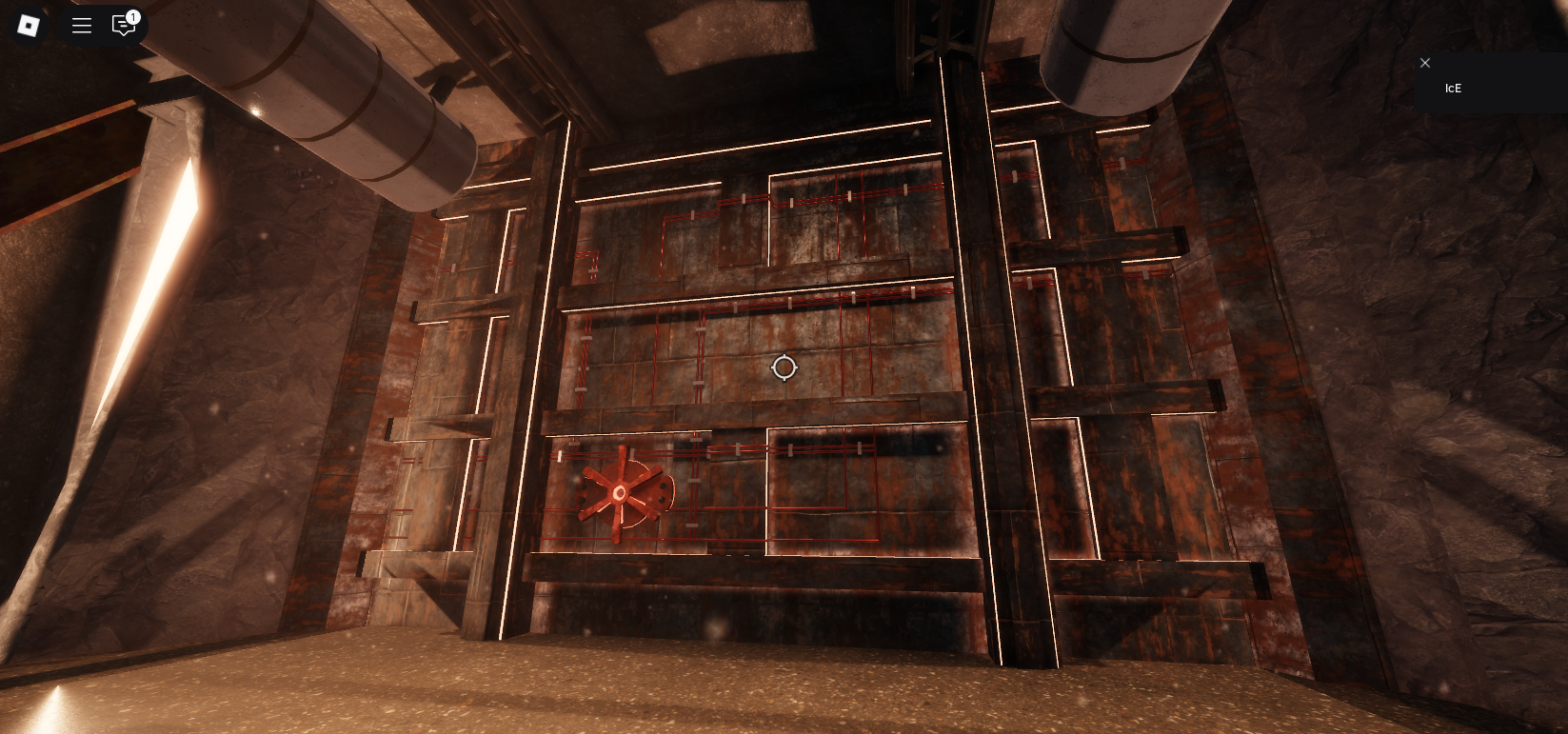Open the chat with one unread message
The image size is (1568, 734).
[x=124, y=26]
